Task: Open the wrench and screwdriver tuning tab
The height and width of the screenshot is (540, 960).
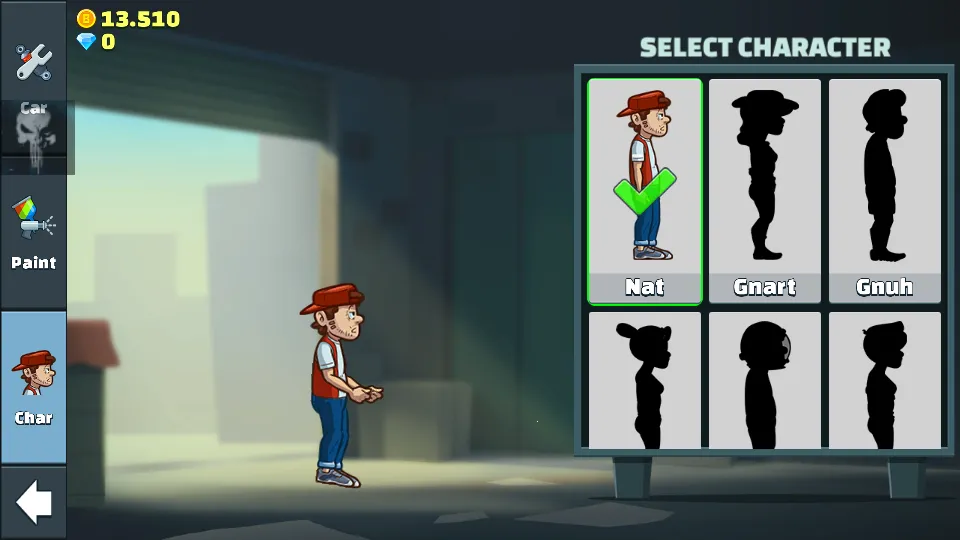Action: pyautogui.click(x=33, y=60)
